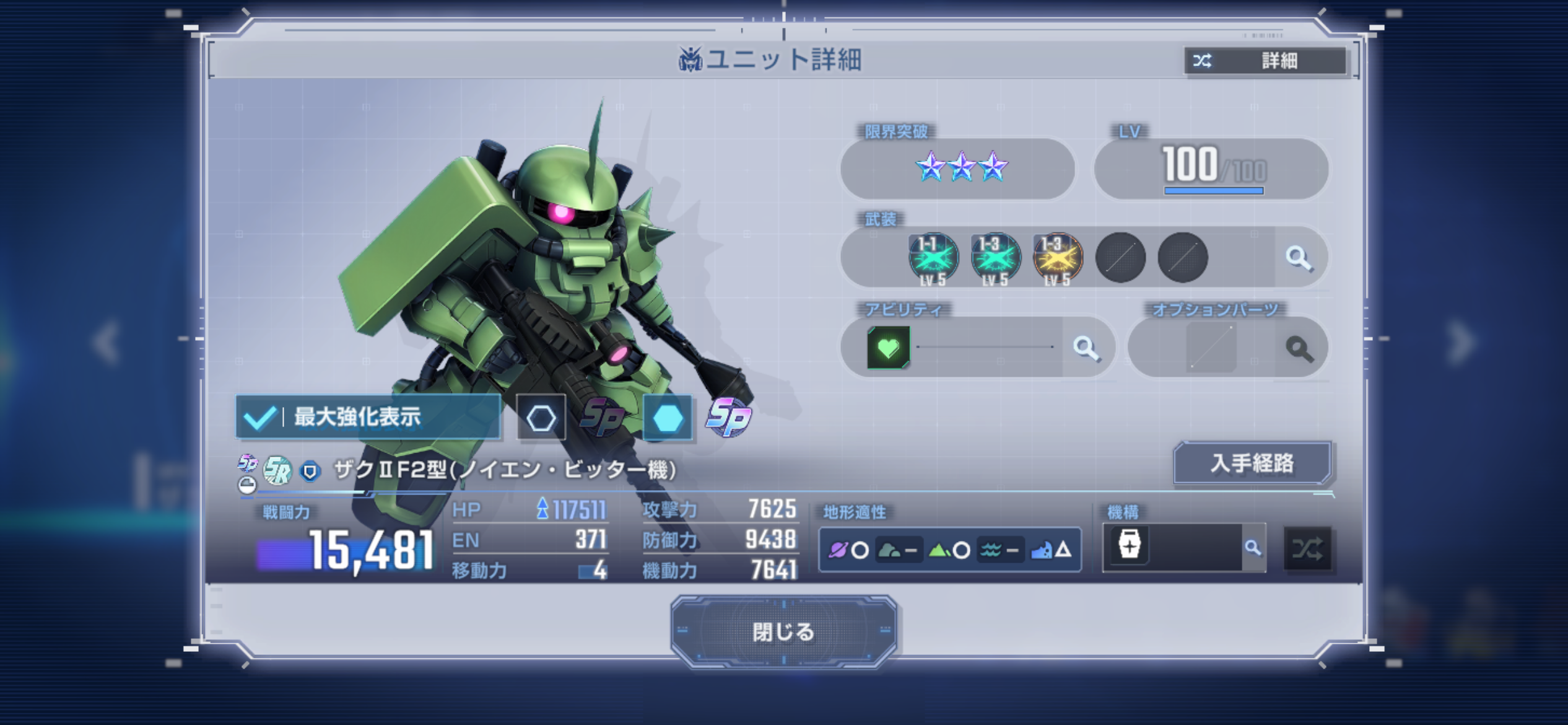Screen dimensions: 1568x725
Task: Select the filled cyan hexagon form
Action: coord(668,418)
